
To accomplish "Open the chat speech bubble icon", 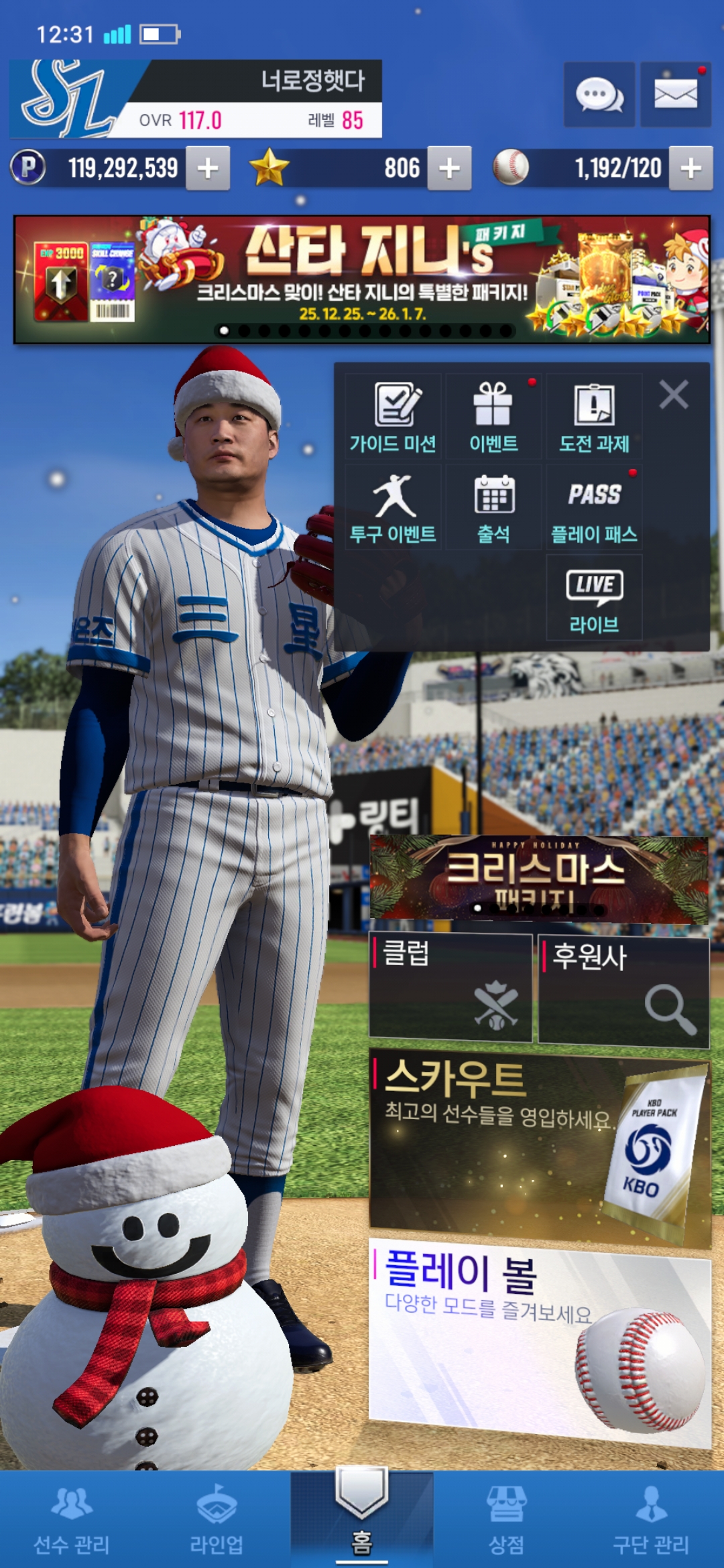I will click(x=599, y=94).
